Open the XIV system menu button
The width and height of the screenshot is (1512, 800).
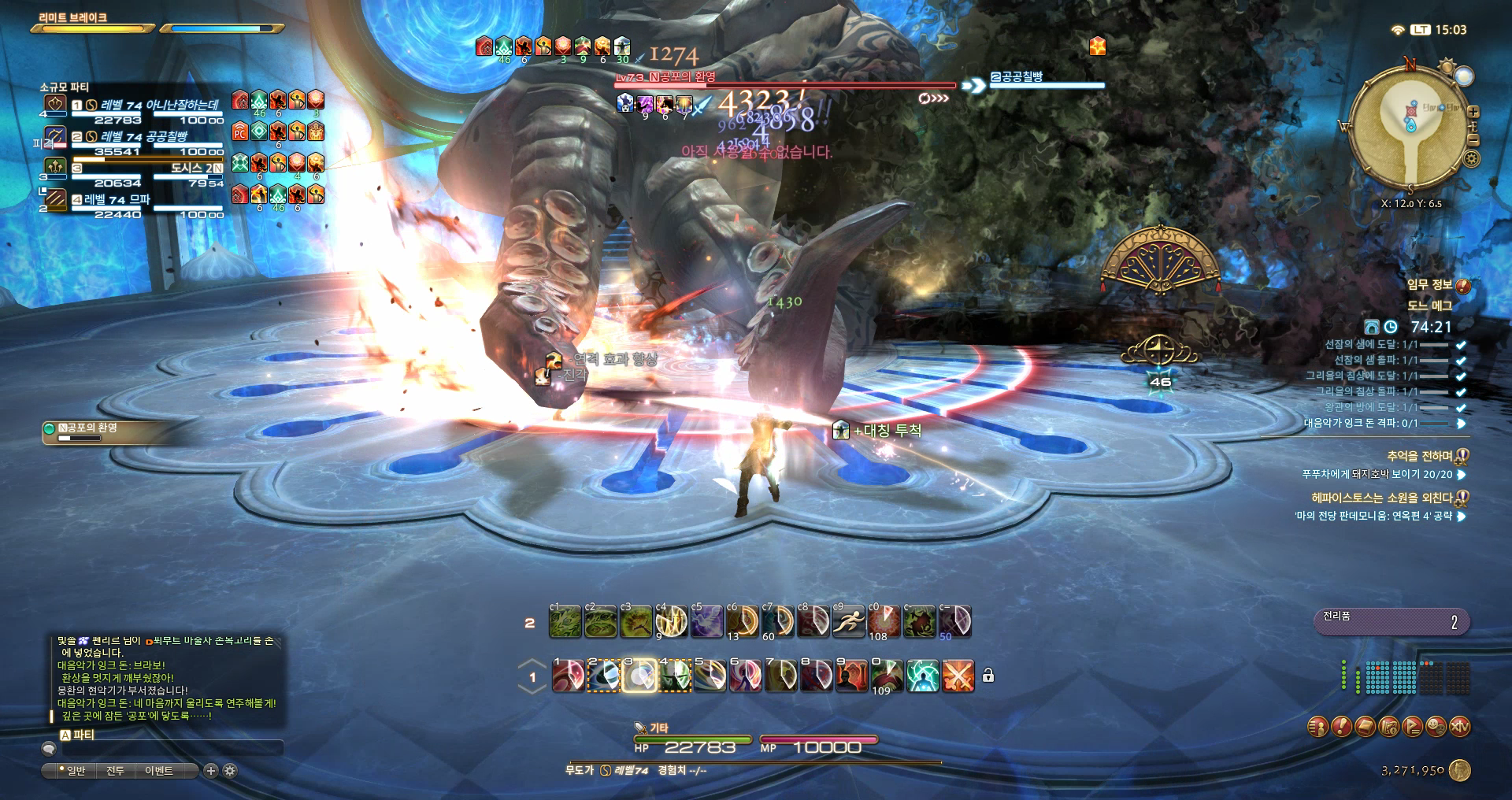tap(1459, 727)
